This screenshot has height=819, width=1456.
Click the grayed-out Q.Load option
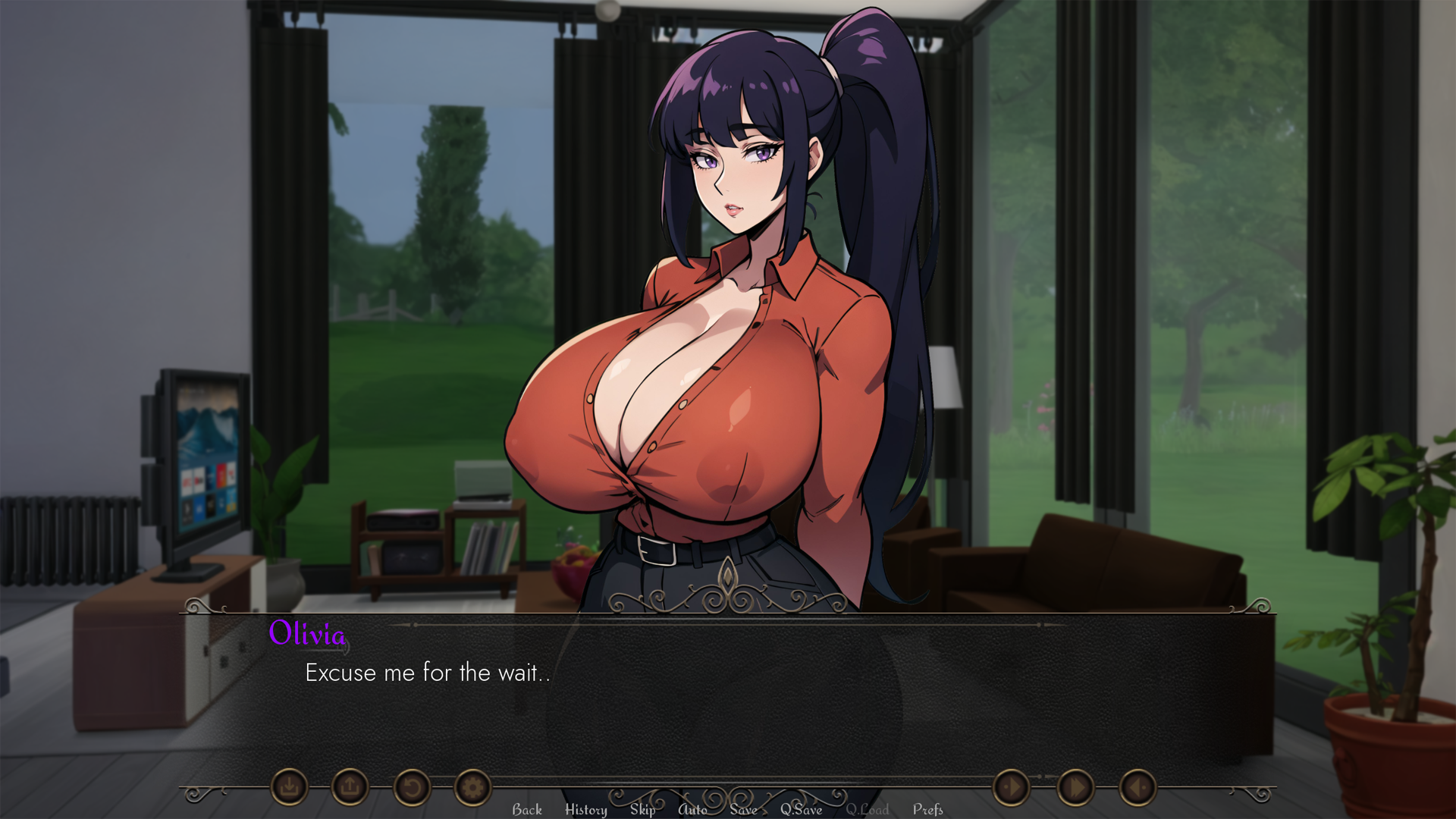point(868,809)
